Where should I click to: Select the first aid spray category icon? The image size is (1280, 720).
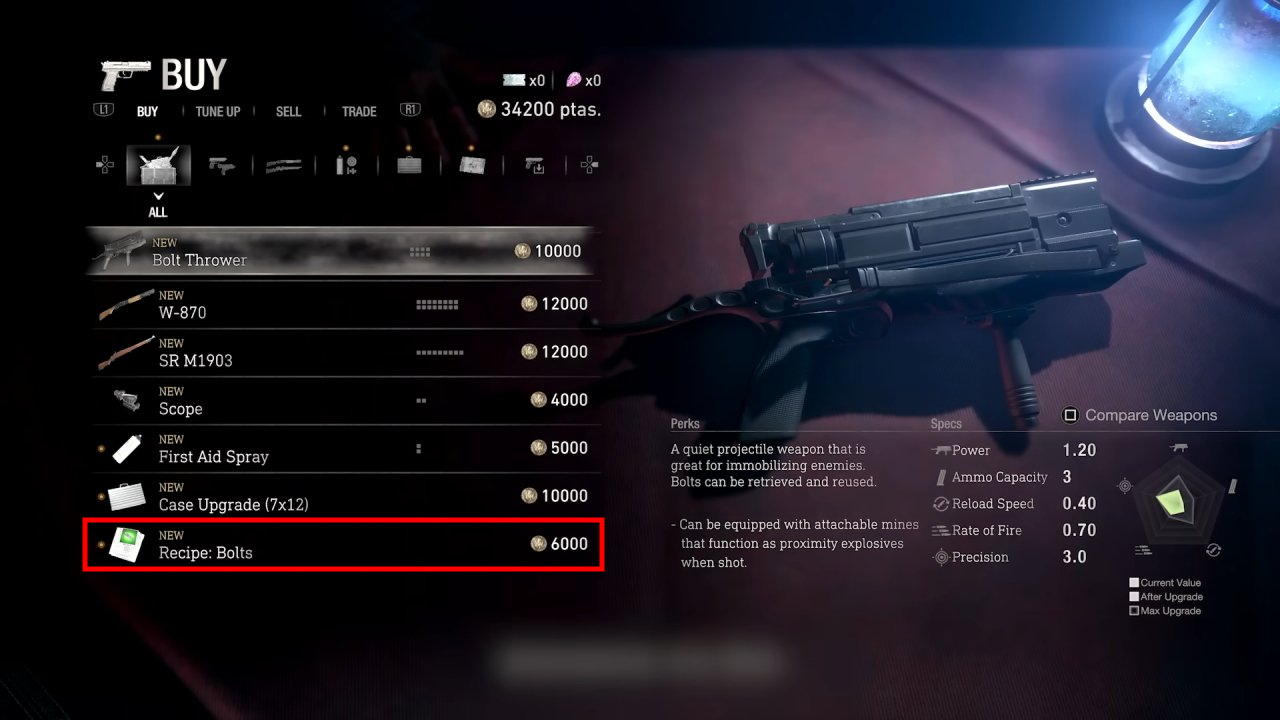coord(347,165)
